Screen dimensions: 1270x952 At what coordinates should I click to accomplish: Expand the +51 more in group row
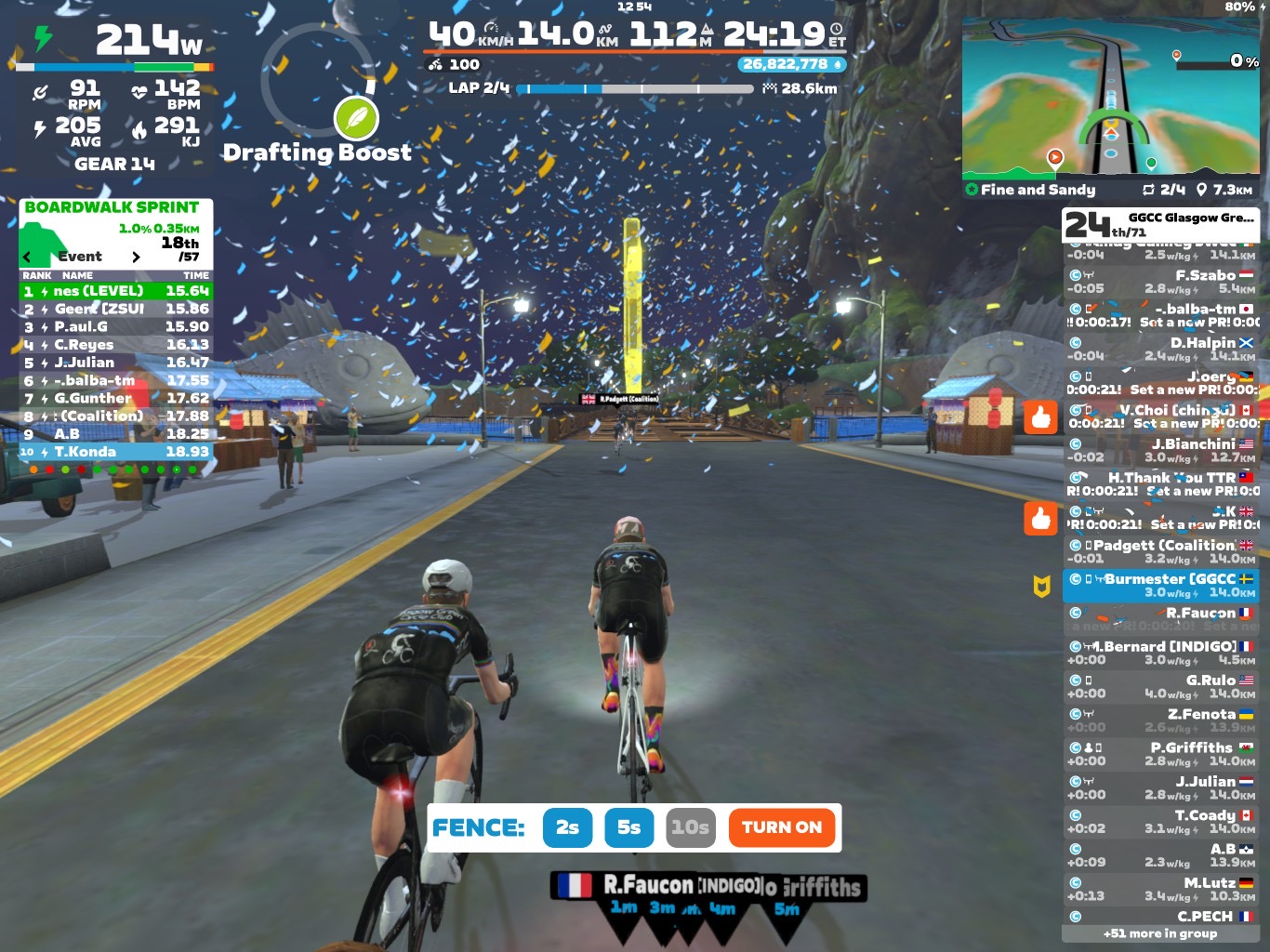(x=1160, y=933)
